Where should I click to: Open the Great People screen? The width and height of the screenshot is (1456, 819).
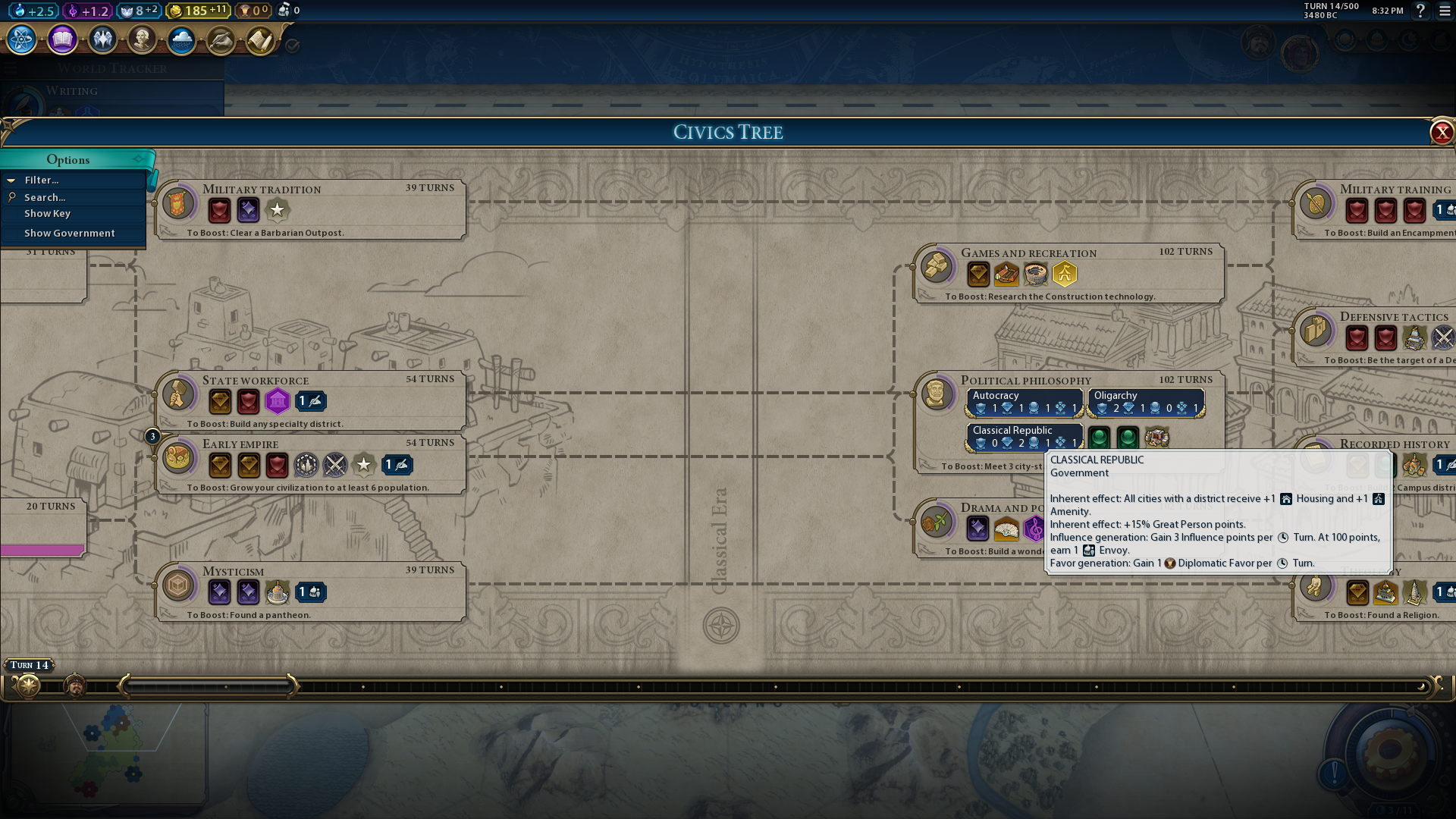coord(142,39)
